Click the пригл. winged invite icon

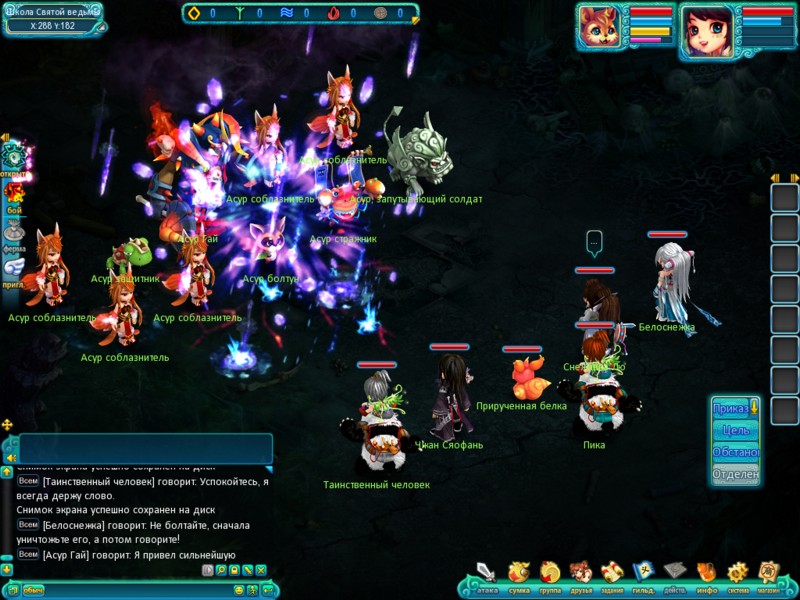[14, 268]
